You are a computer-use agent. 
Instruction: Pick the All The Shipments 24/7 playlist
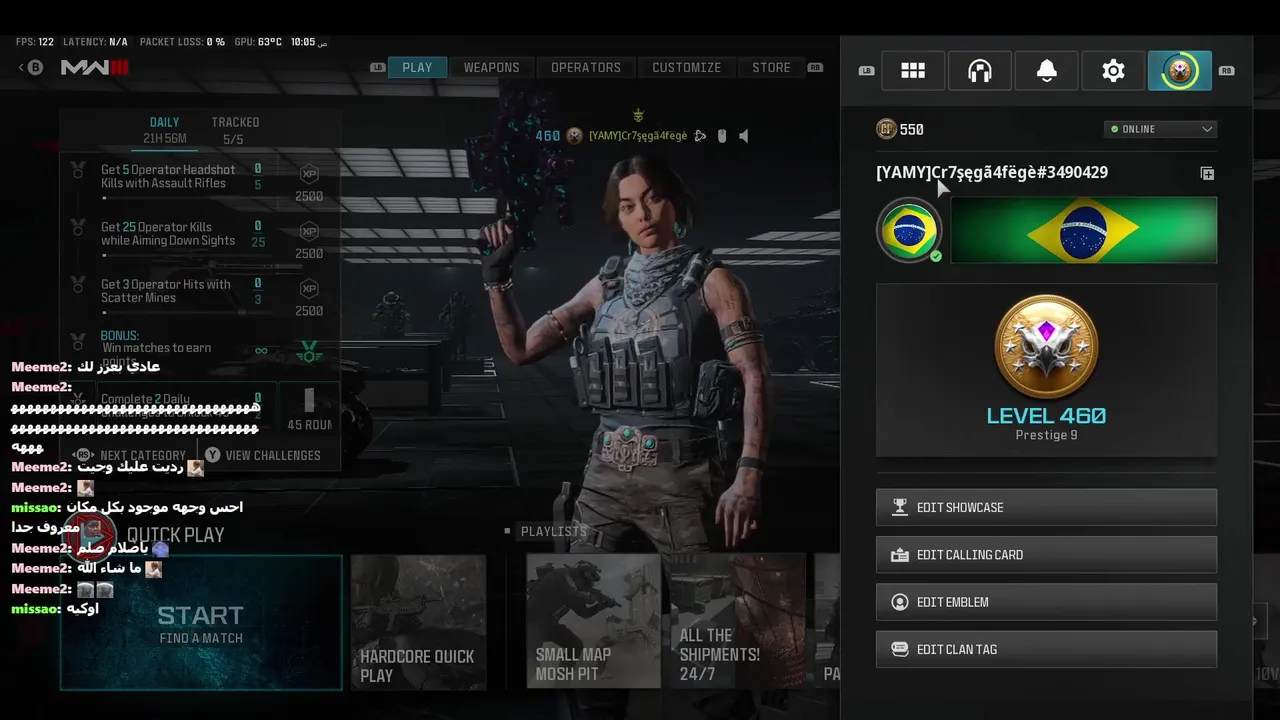tap(738, 623)
